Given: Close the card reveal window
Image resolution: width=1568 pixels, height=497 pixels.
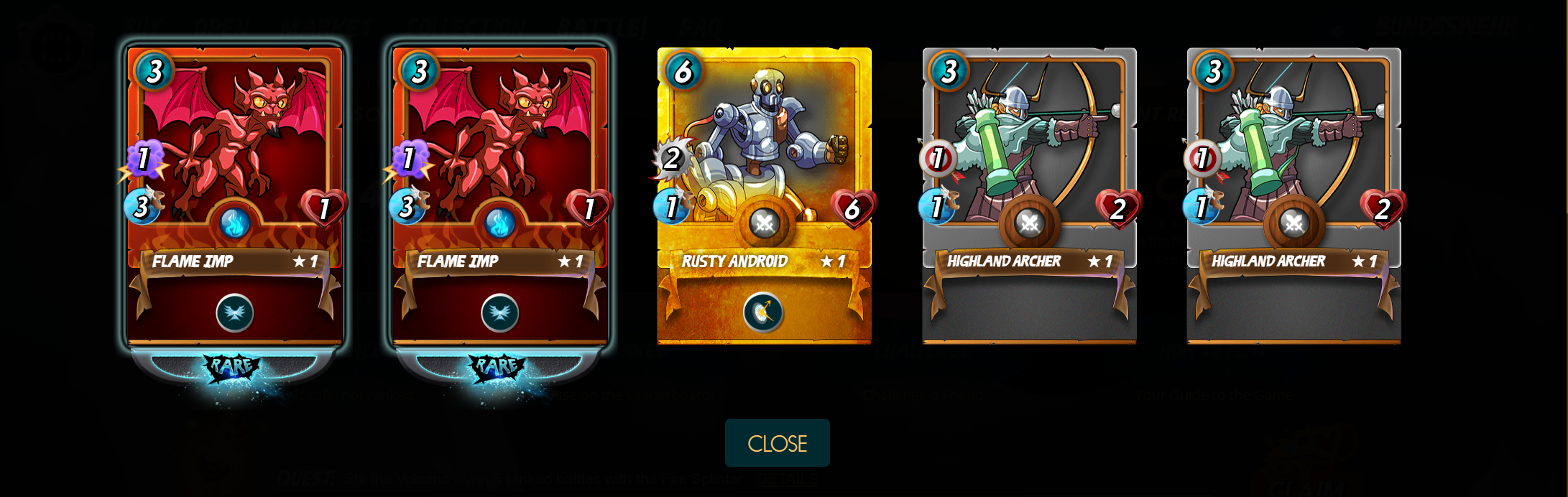Looking at the screenshot, I should click(777, 443).
